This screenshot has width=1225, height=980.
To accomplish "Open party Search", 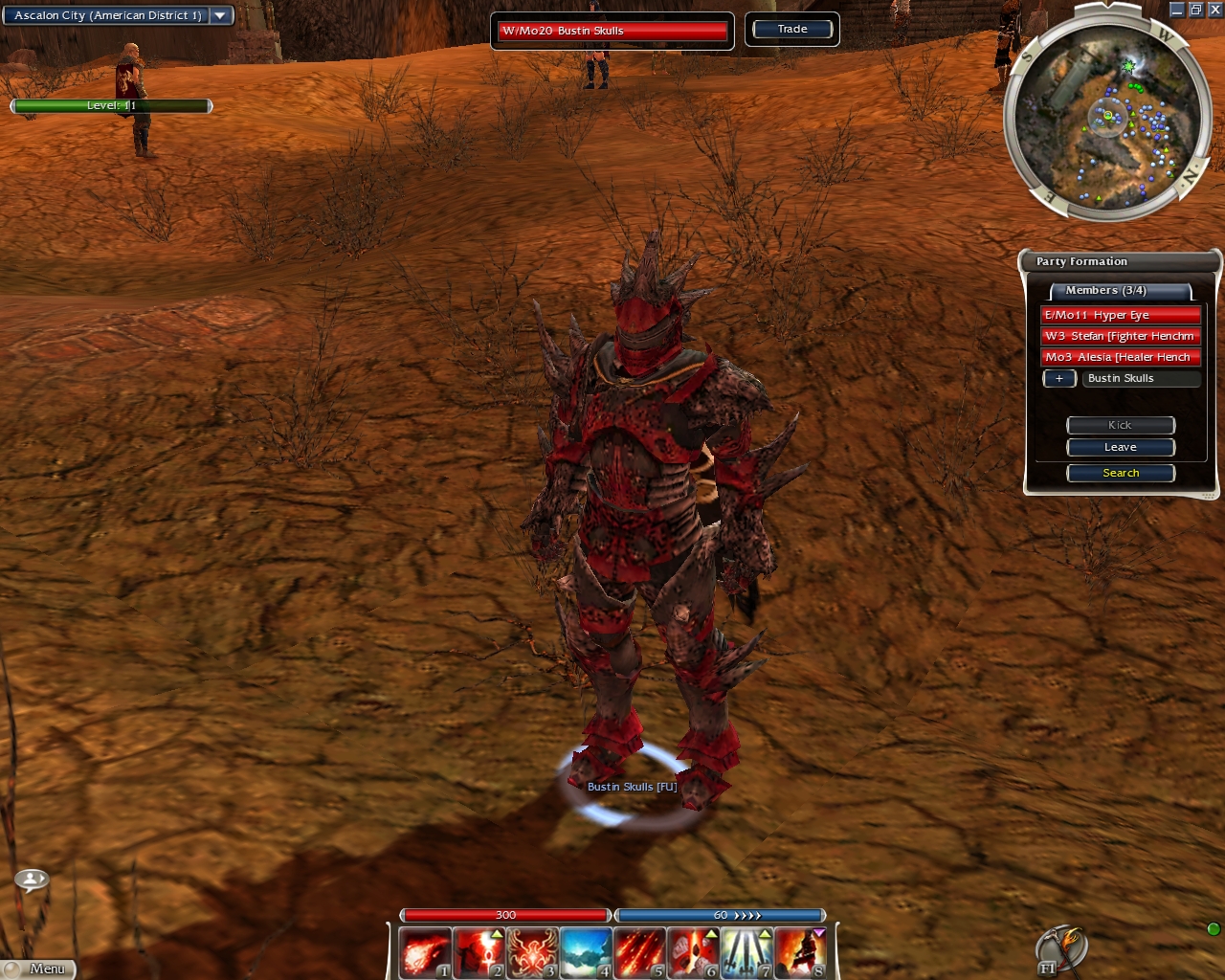I will [x=1121, y=473].
